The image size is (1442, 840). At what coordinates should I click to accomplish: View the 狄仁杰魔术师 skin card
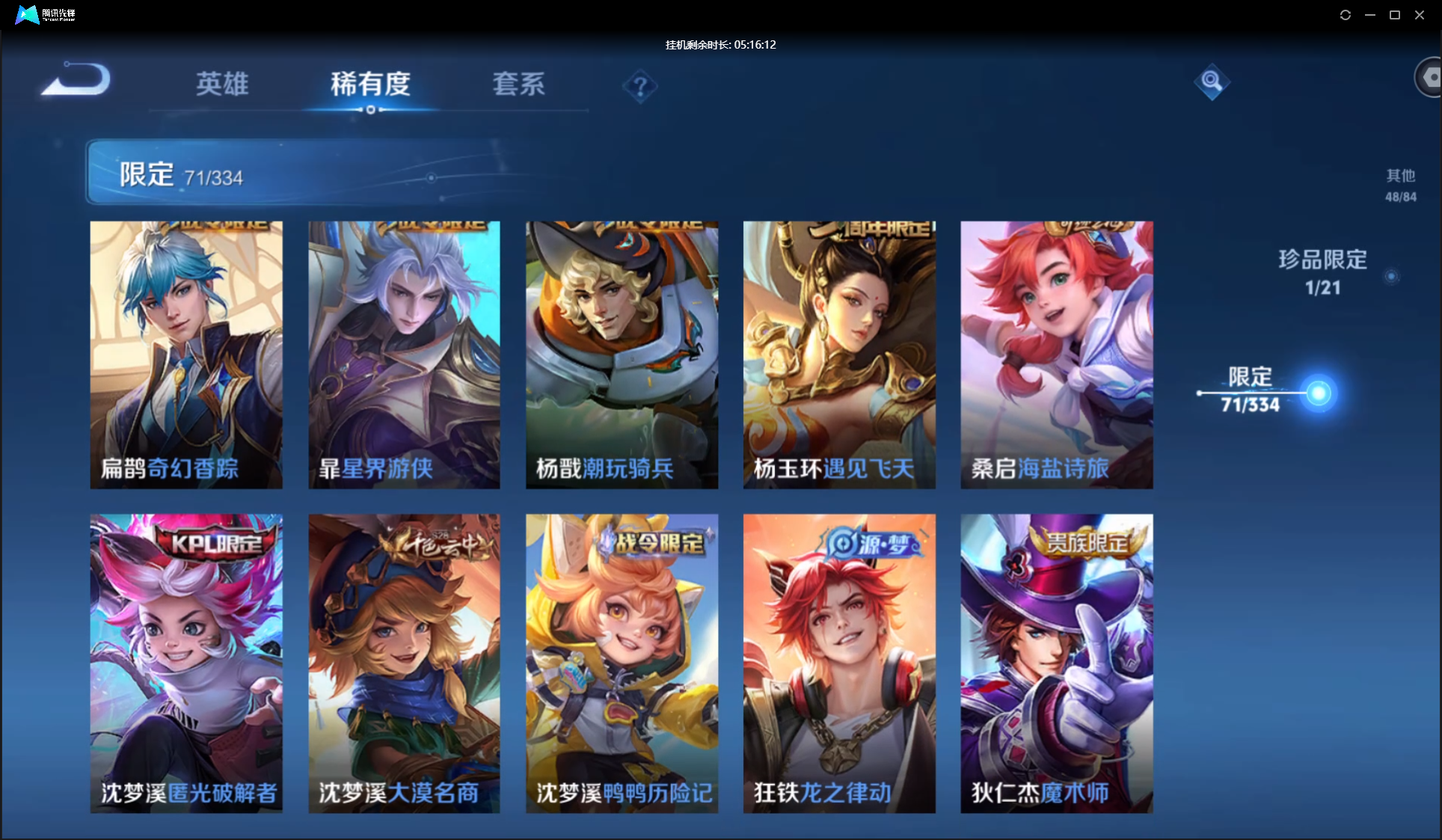[x=1056, y=663]
